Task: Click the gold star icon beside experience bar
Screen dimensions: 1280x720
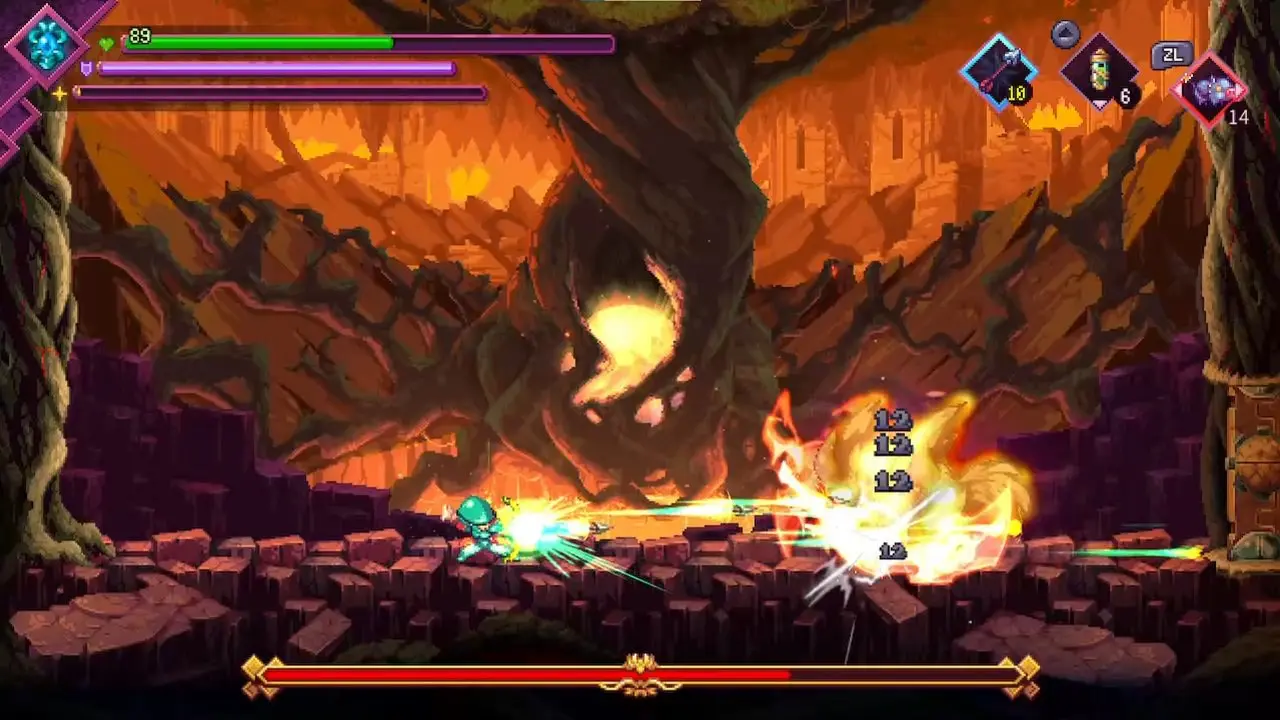Action: pos(62,91)
